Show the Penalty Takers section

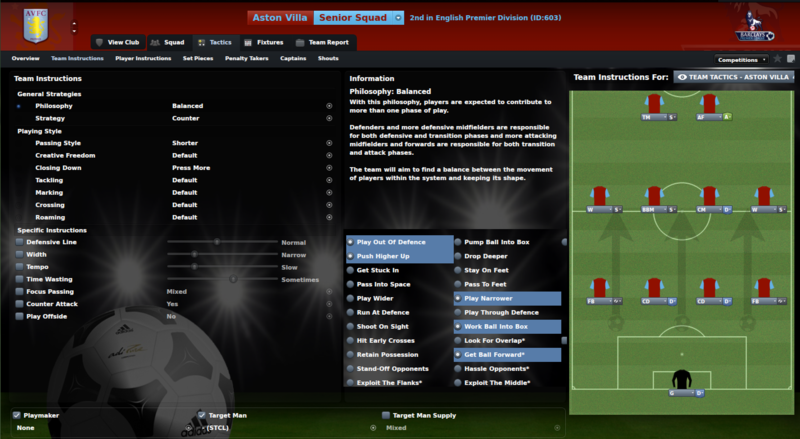[246, 59]
